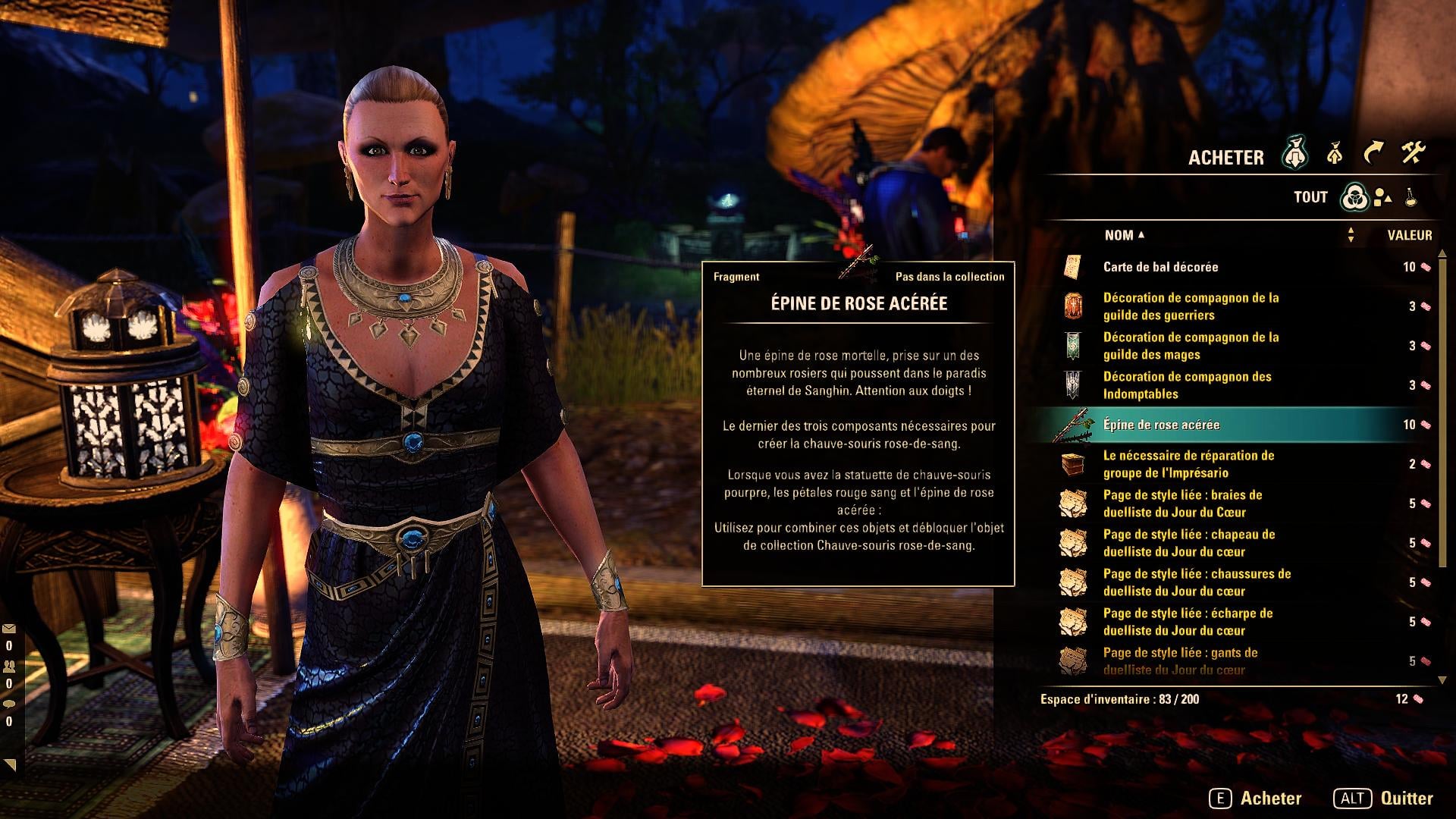This screenshot has height=819, width=1456.
Task: Select Décoration de compagnon des Indomptables
Action: point(1187,385)
